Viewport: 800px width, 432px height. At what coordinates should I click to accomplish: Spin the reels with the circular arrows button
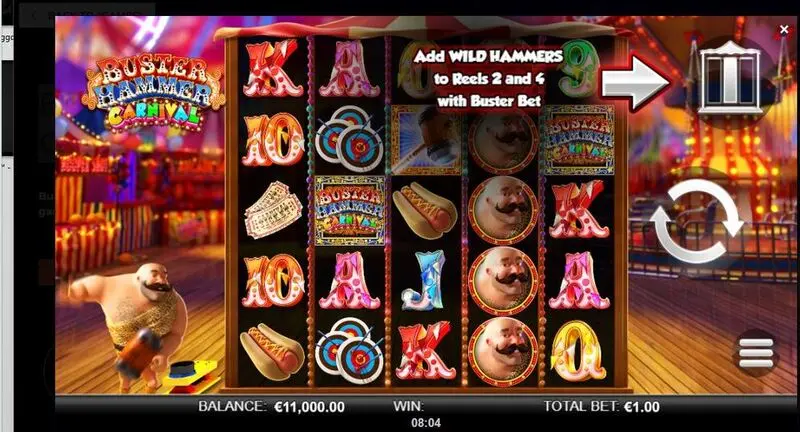[x=697, y=222]
